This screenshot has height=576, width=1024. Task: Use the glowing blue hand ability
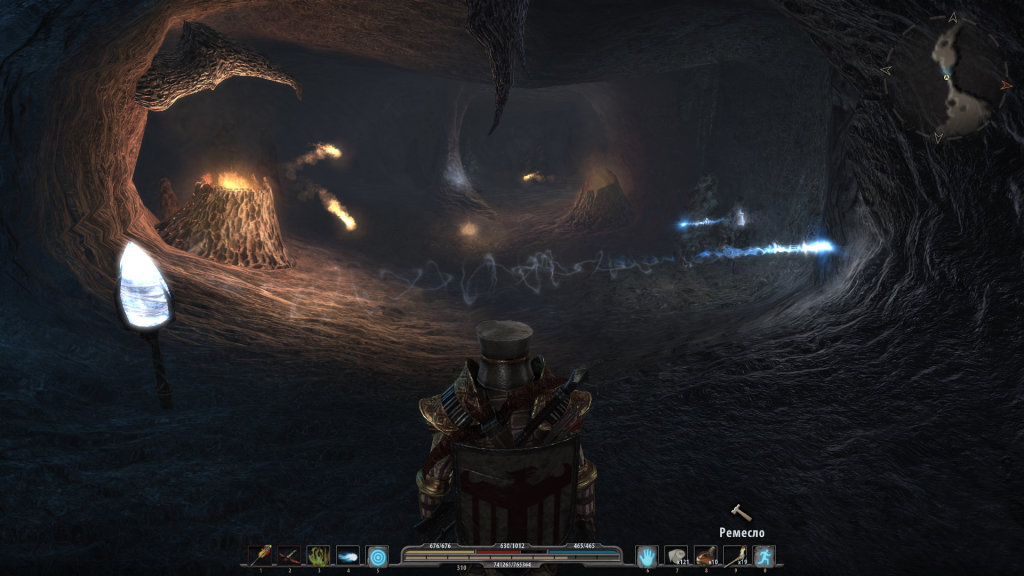pyautogui.click(x=647, y=555)
